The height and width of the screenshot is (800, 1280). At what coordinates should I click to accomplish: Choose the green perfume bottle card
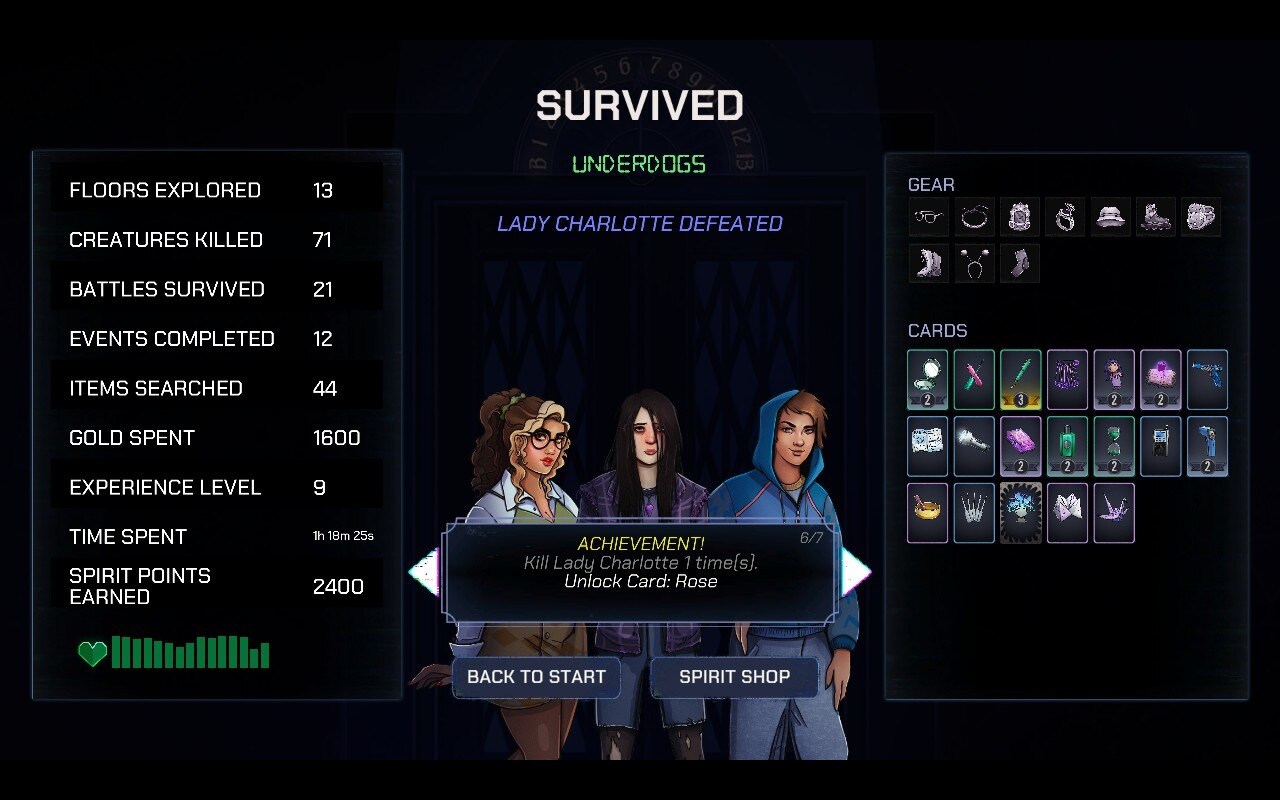[x=1067, y=446]
